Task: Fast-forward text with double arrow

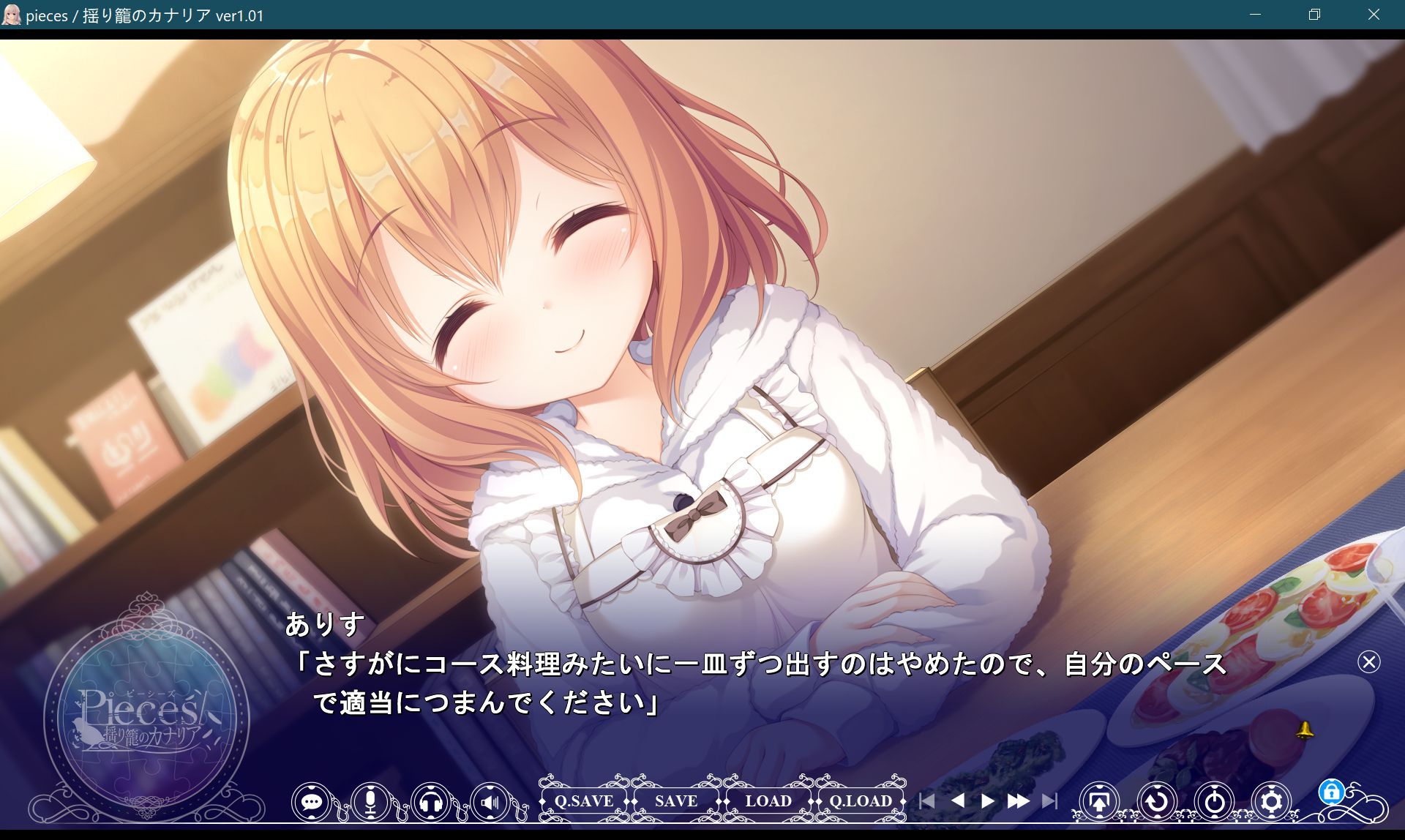Action: click(x=1017, y=801)
